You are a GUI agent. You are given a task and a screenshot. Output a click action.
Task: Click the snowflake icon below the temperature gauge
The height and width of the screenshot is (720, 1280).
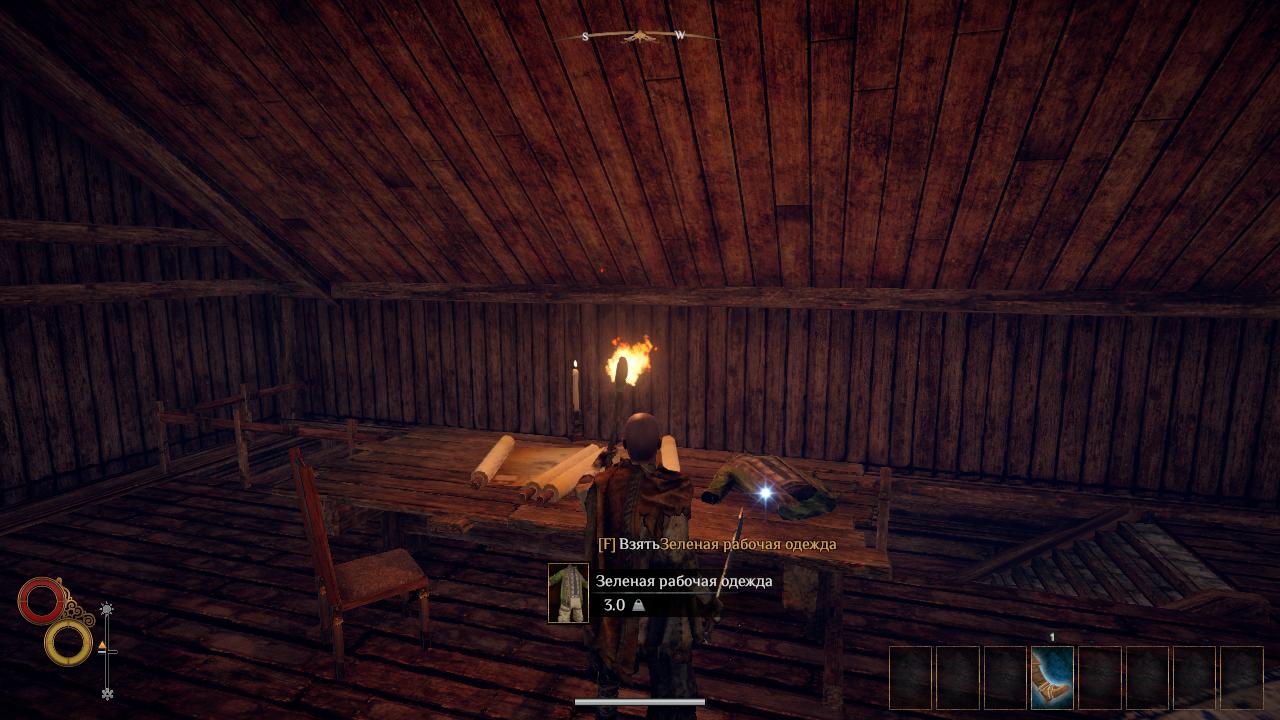tap(108, 694)
